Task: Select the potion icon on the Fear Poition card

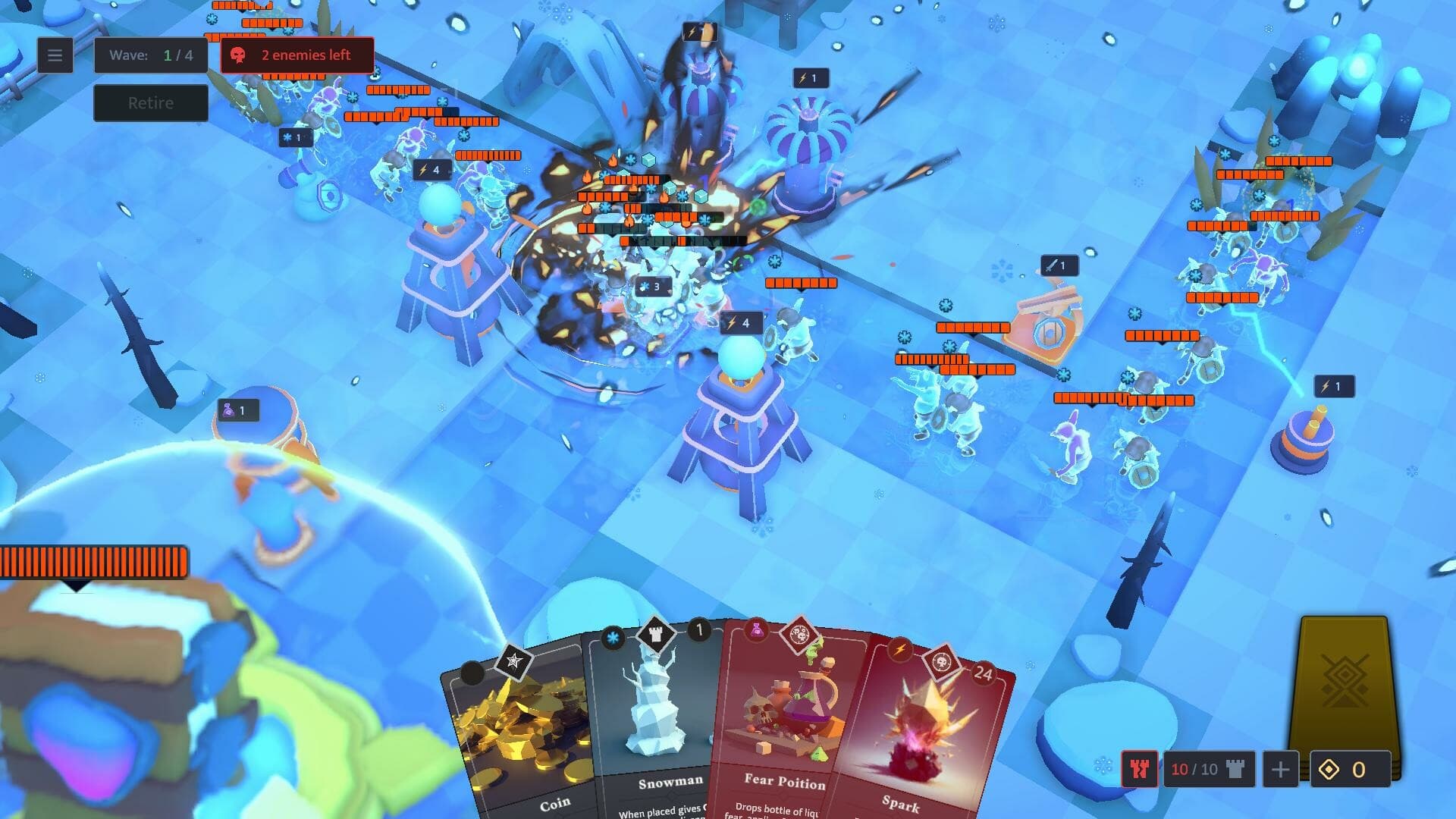Action: pos(757,632)
